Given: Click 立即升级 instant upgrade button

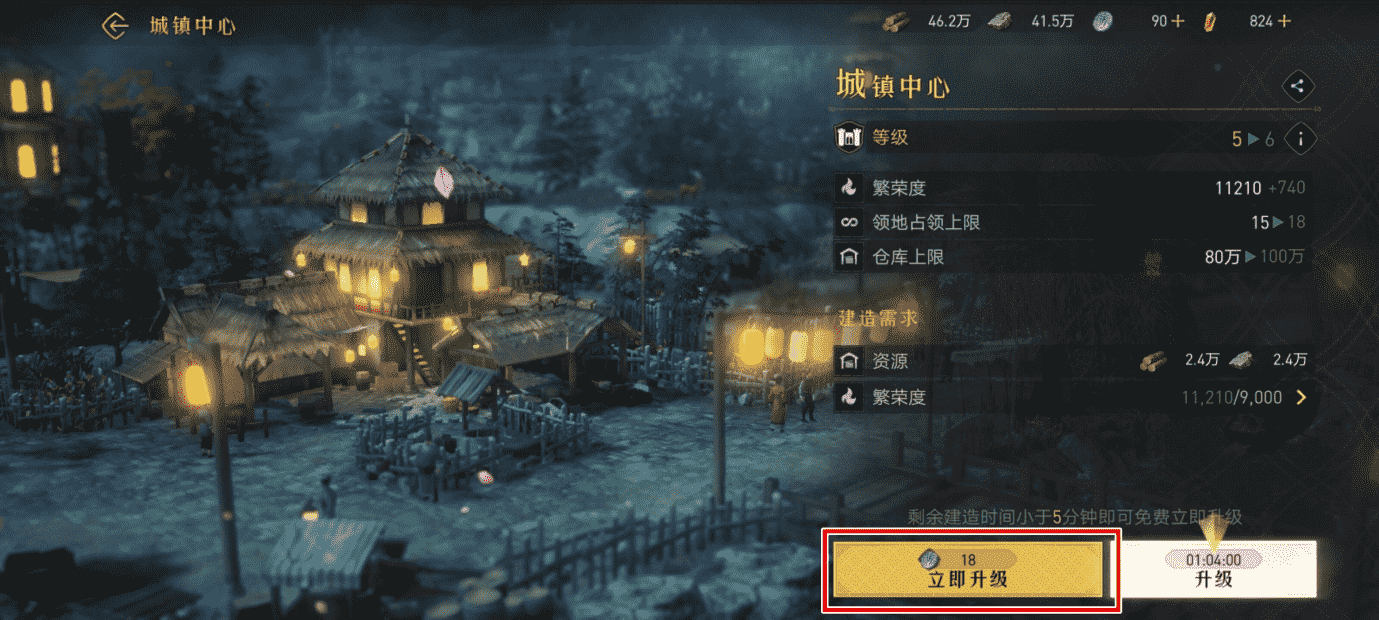Looking at the screenshot, I should [x=969, y=570].
